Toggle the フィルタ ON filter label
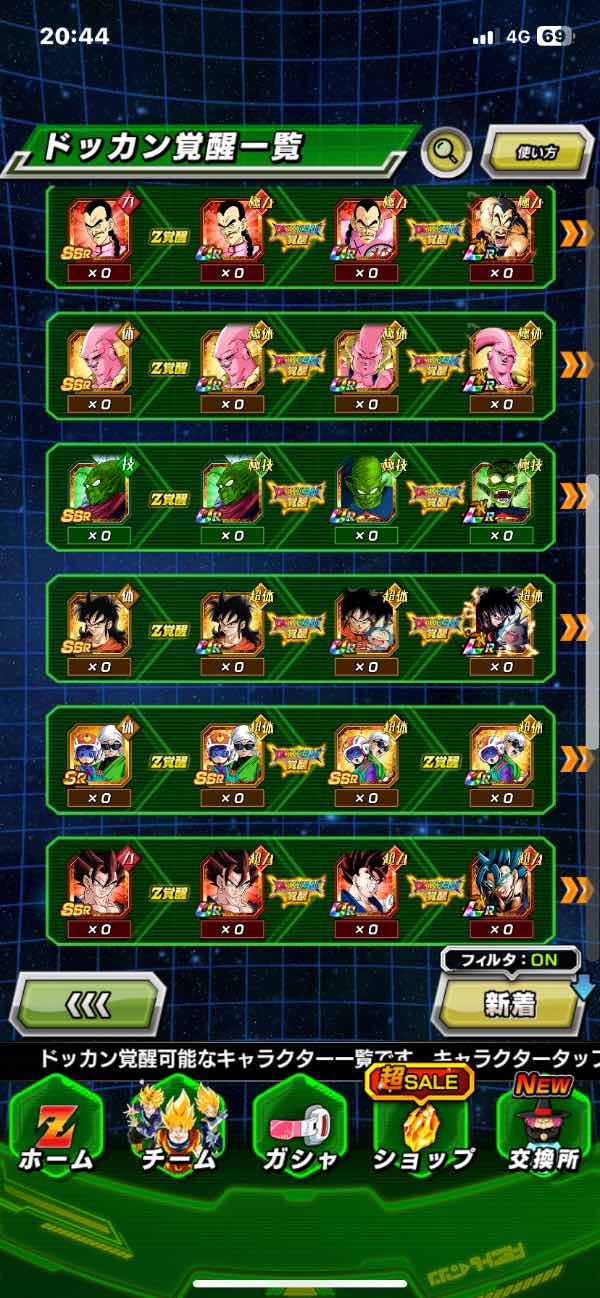Image resolution: width=600 pixels, height=1298 pixels. 510,960
